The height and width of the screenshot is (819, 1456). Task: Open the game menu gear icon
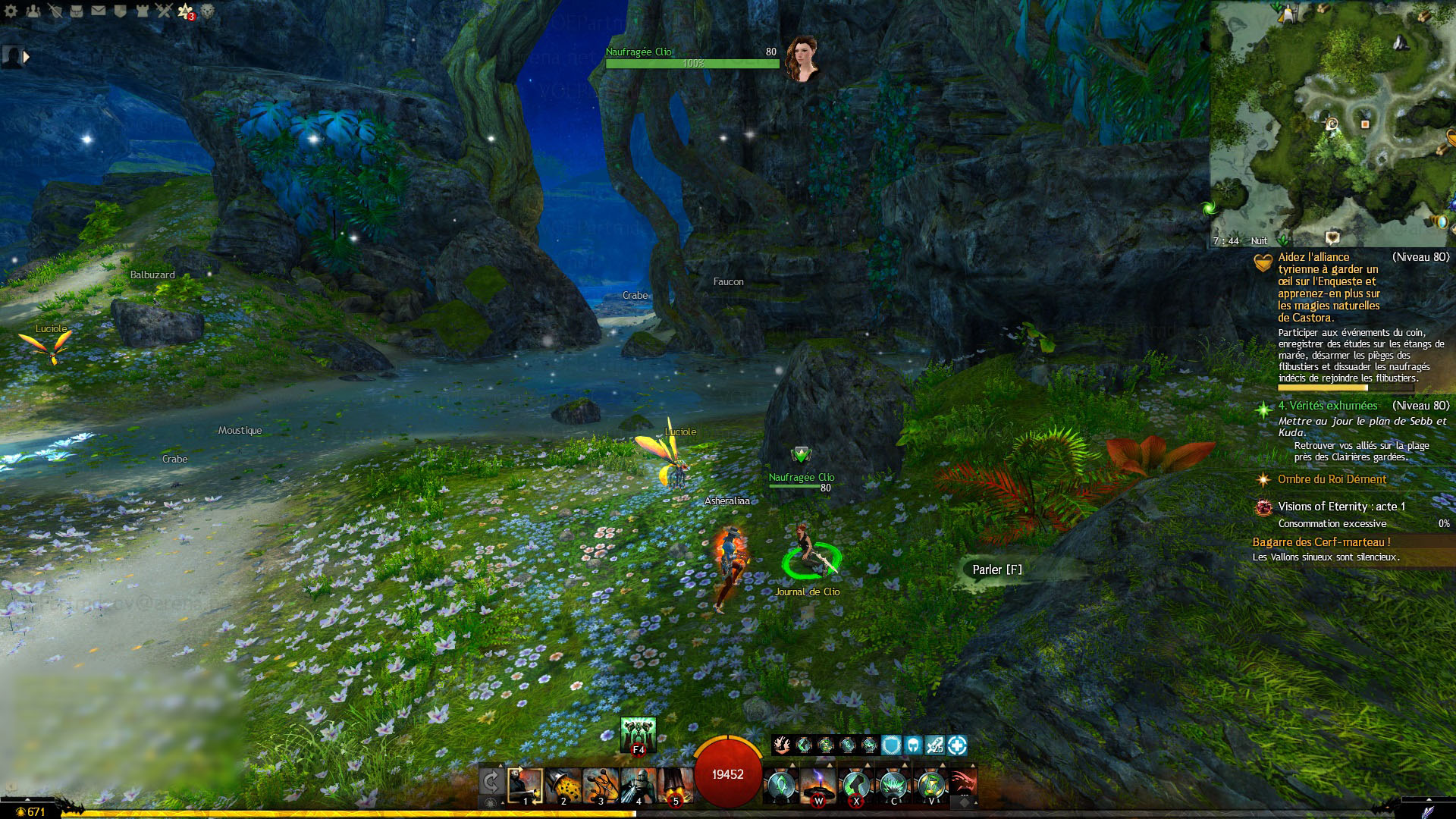(x=11, y=11)
